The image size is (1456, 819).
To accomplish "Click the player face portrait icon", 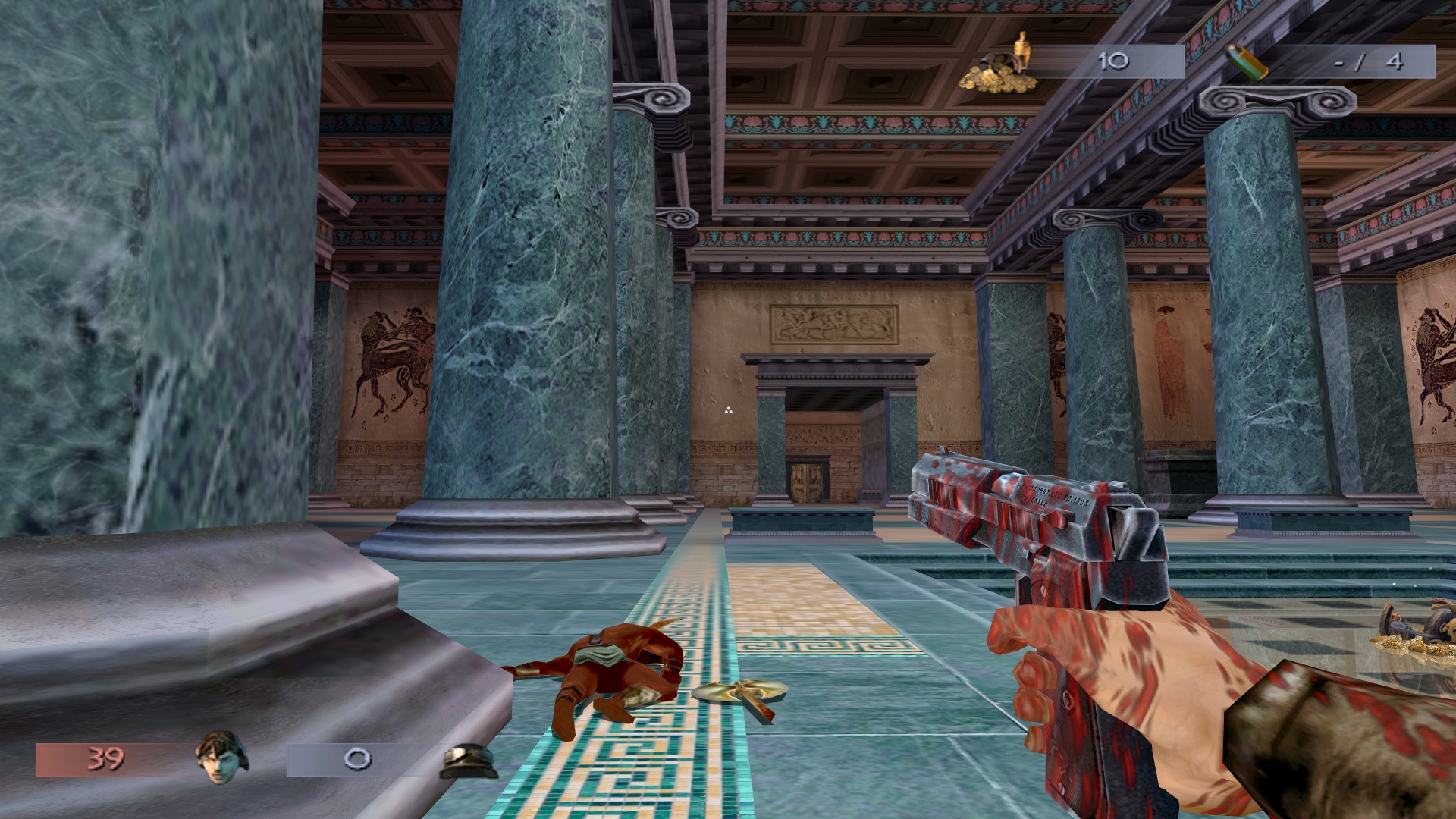I will (221, 757).
